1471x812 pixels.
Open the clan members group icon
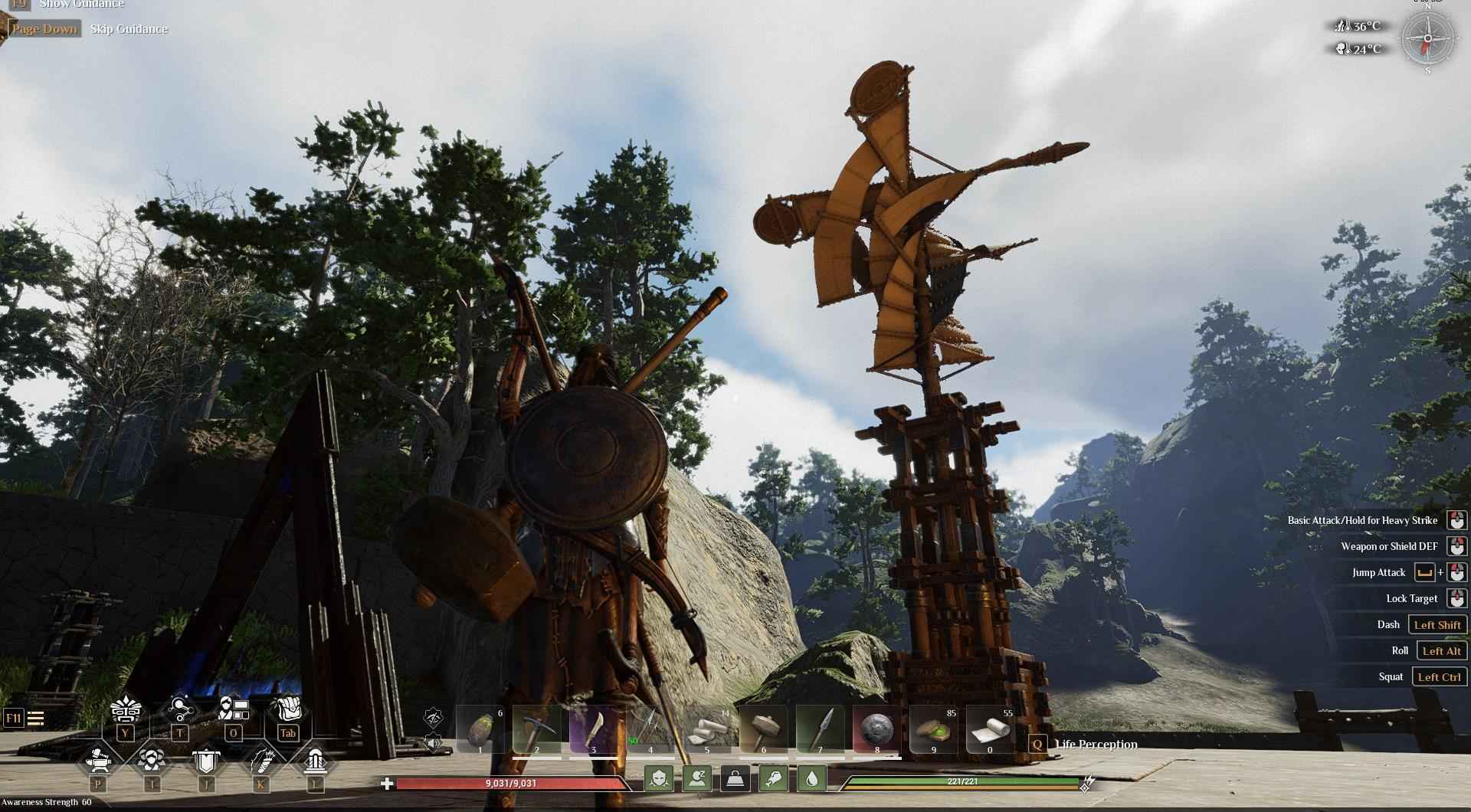tap(152, 761)
